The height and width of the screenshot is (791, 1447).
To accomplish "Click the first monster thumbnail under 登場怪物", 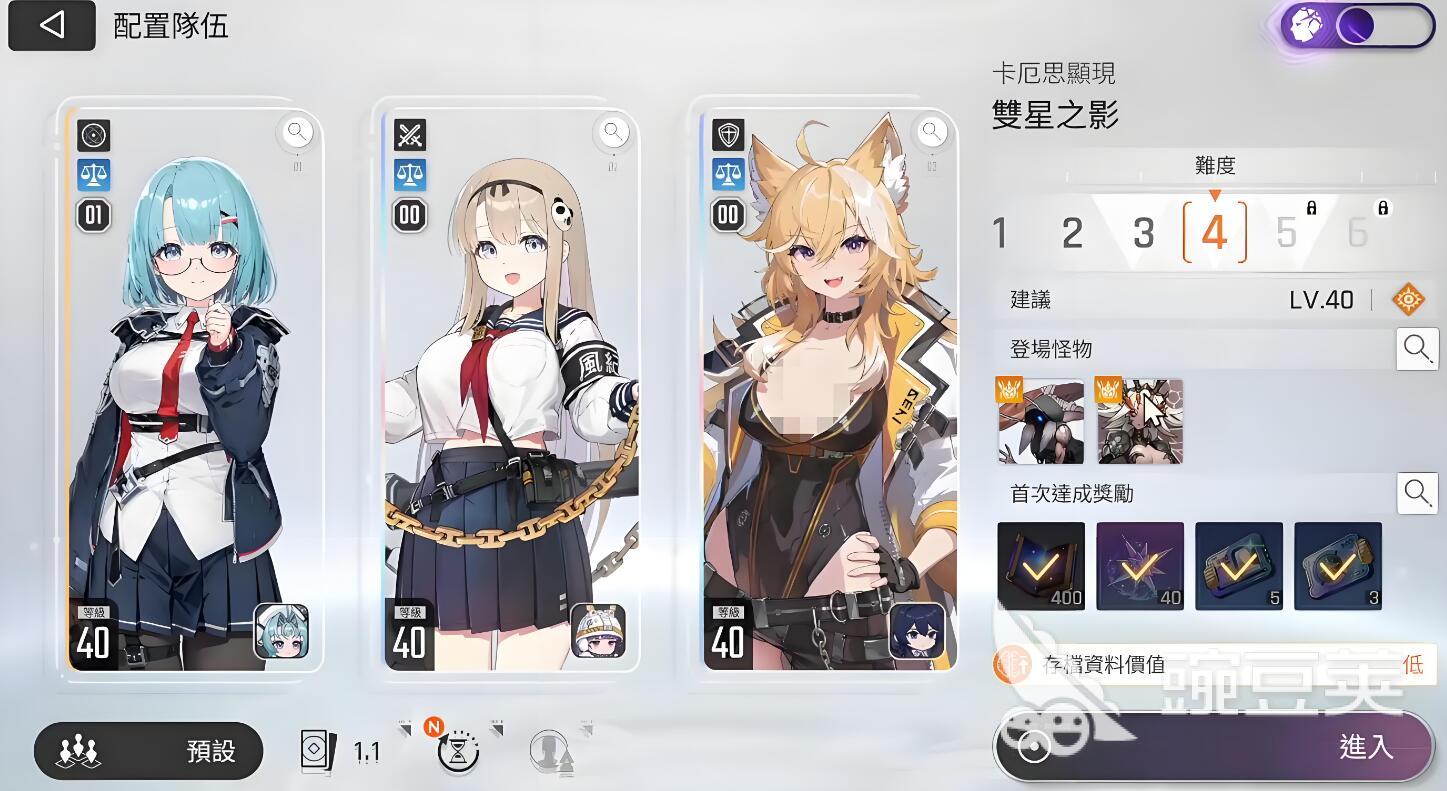I will pos(1040,421).
